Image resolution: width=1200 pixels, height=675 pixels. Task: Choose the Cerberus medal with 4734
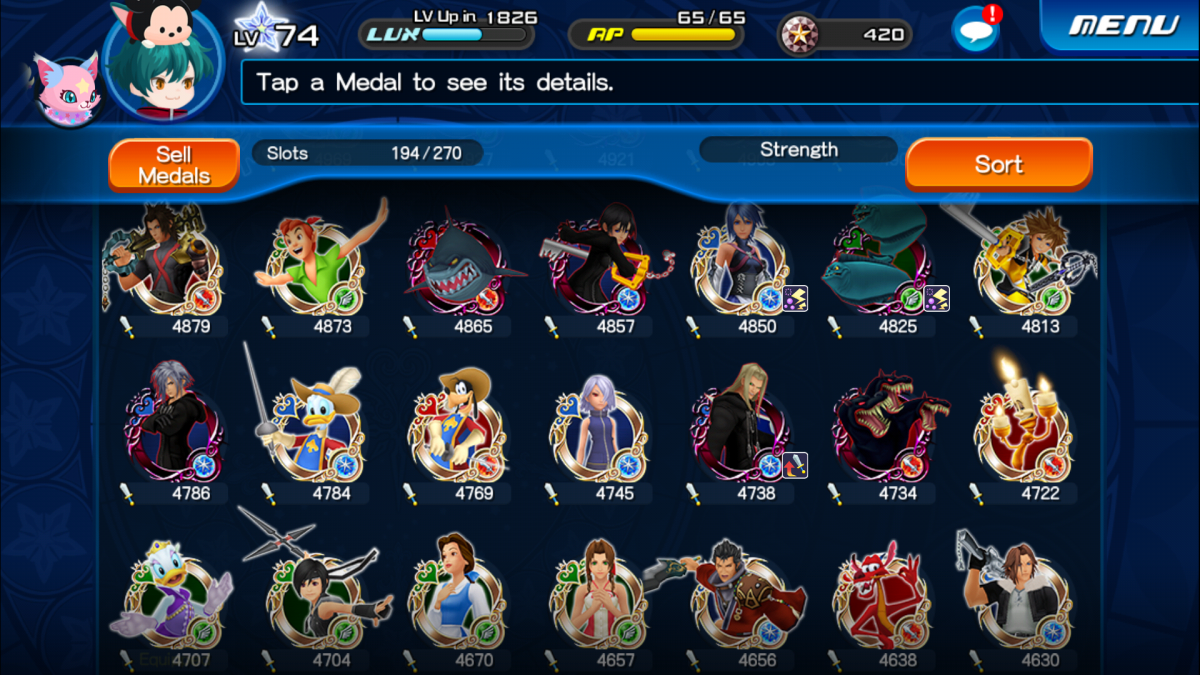(x=882, y=430)
